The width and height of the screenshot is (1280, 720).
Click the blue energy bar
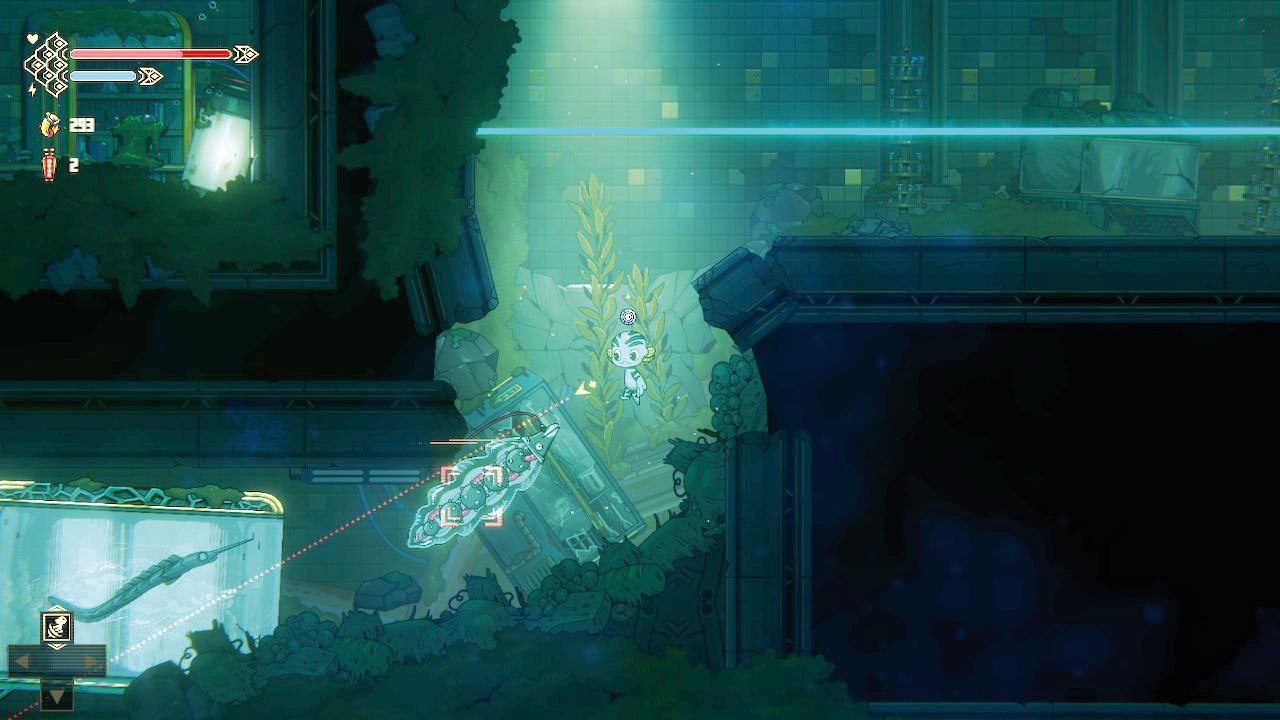click(102, 76)
